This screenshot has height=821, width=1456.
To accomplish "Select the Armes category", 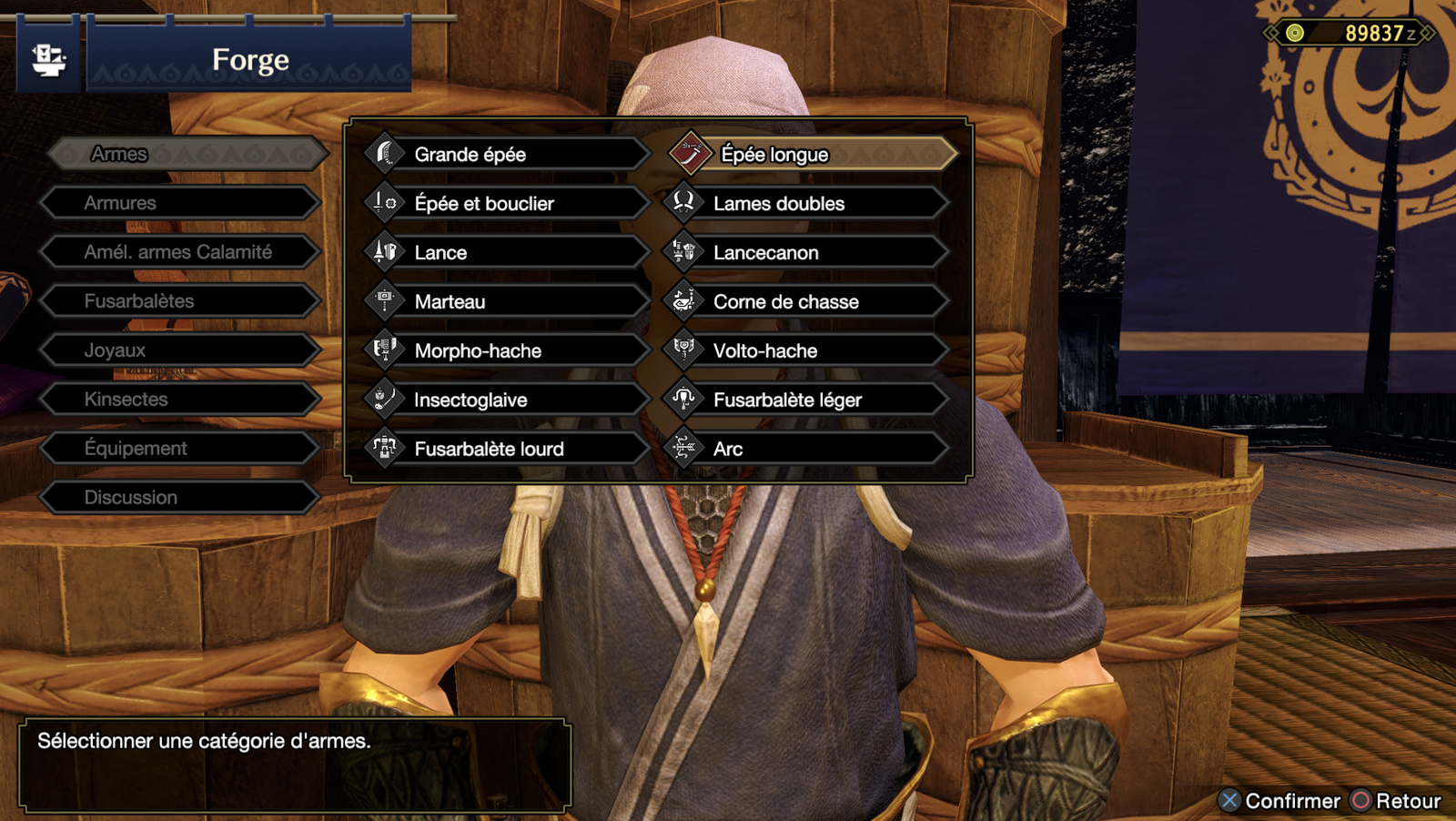I will click(x=187, y=154).
